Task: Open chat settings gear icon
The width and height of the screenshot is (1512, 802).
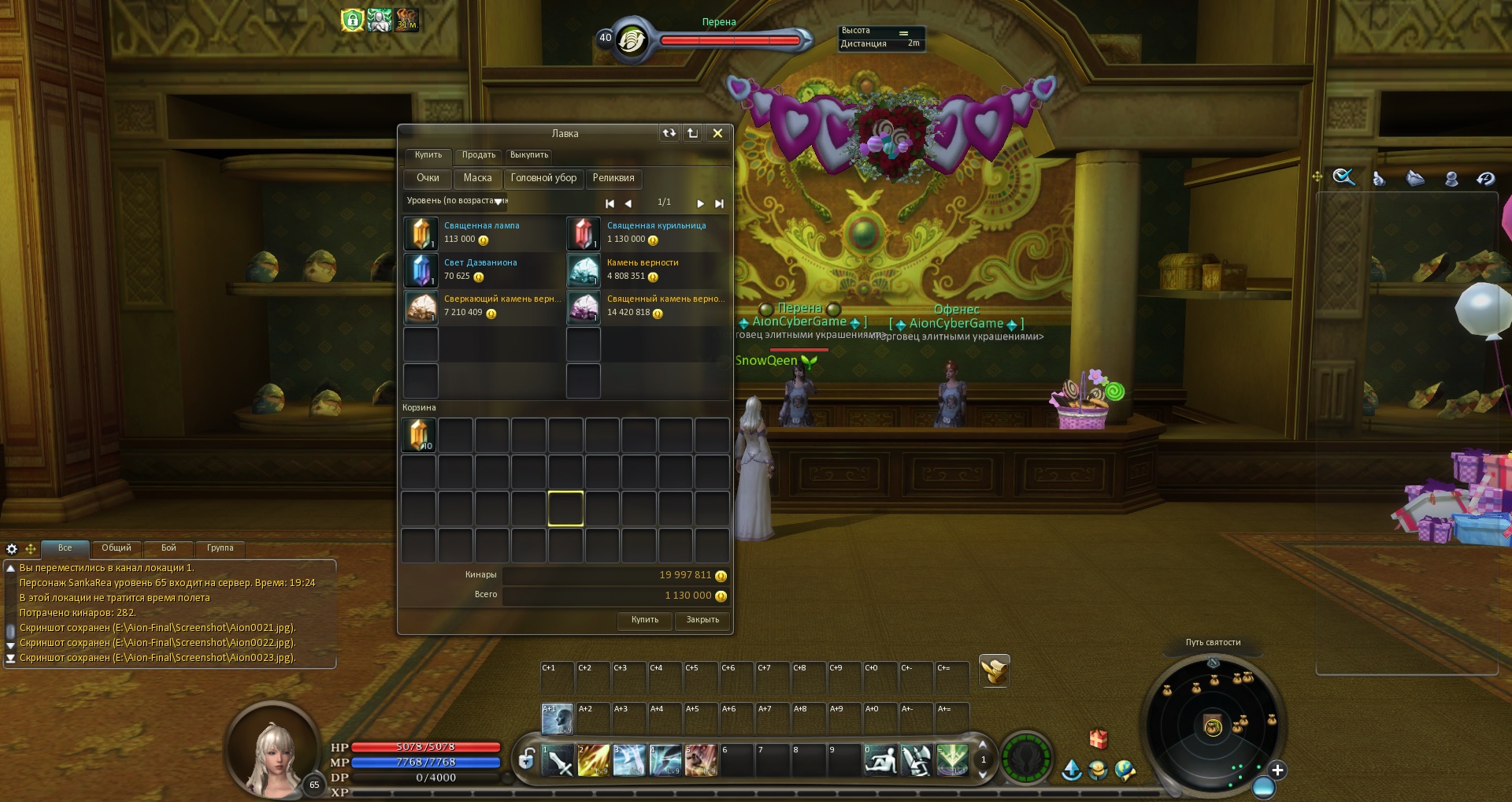Action: point(12,548)
